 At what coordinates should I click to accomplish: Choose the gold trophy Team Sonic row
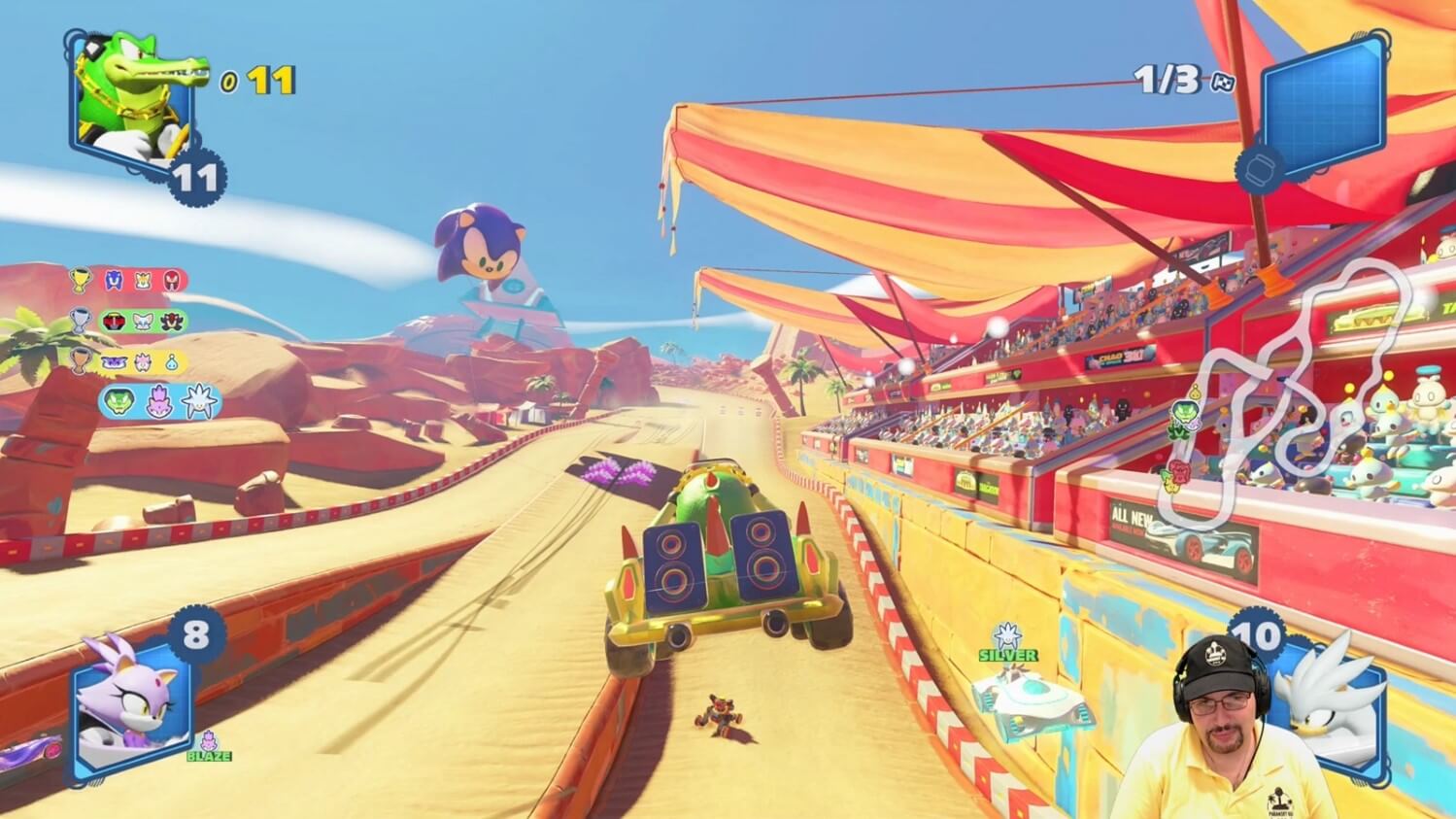pos(129,281)
